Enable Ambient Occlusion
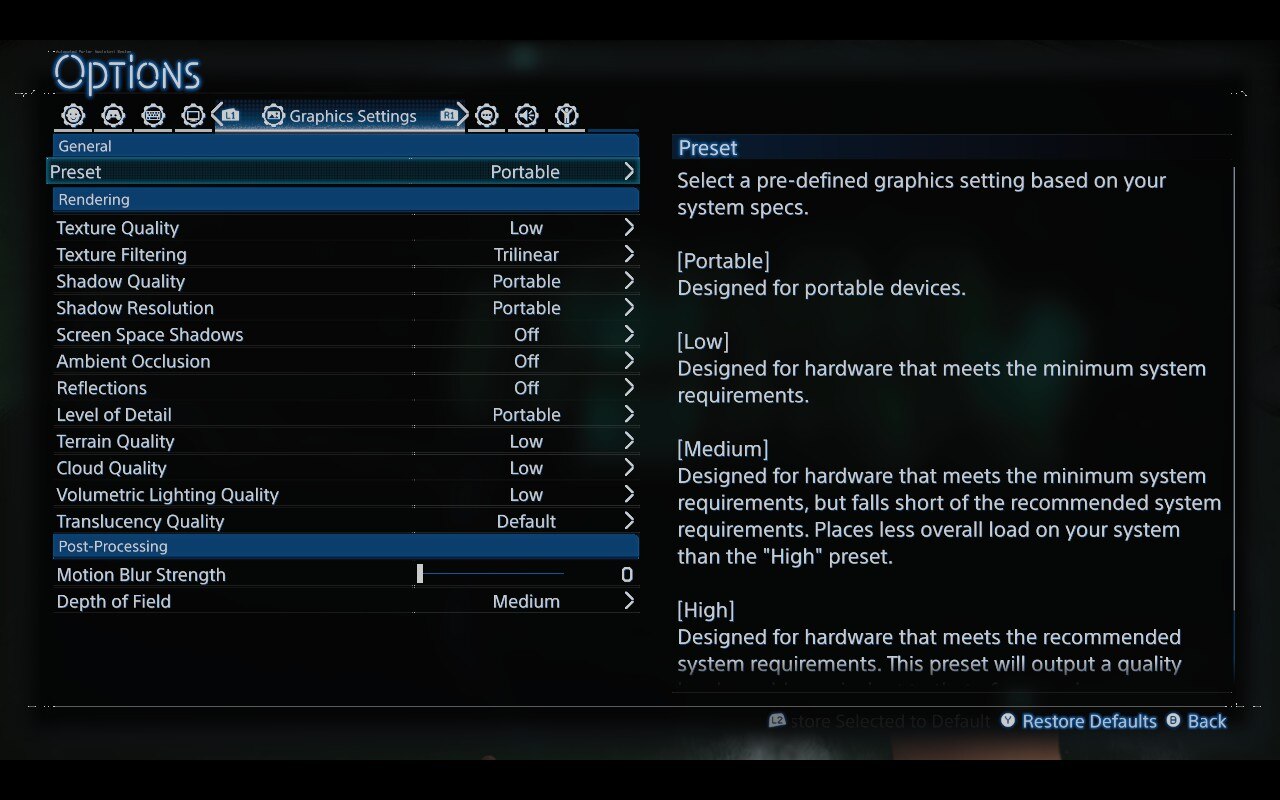The height and width of the screenshot is (800, 1280). [629, 361]
